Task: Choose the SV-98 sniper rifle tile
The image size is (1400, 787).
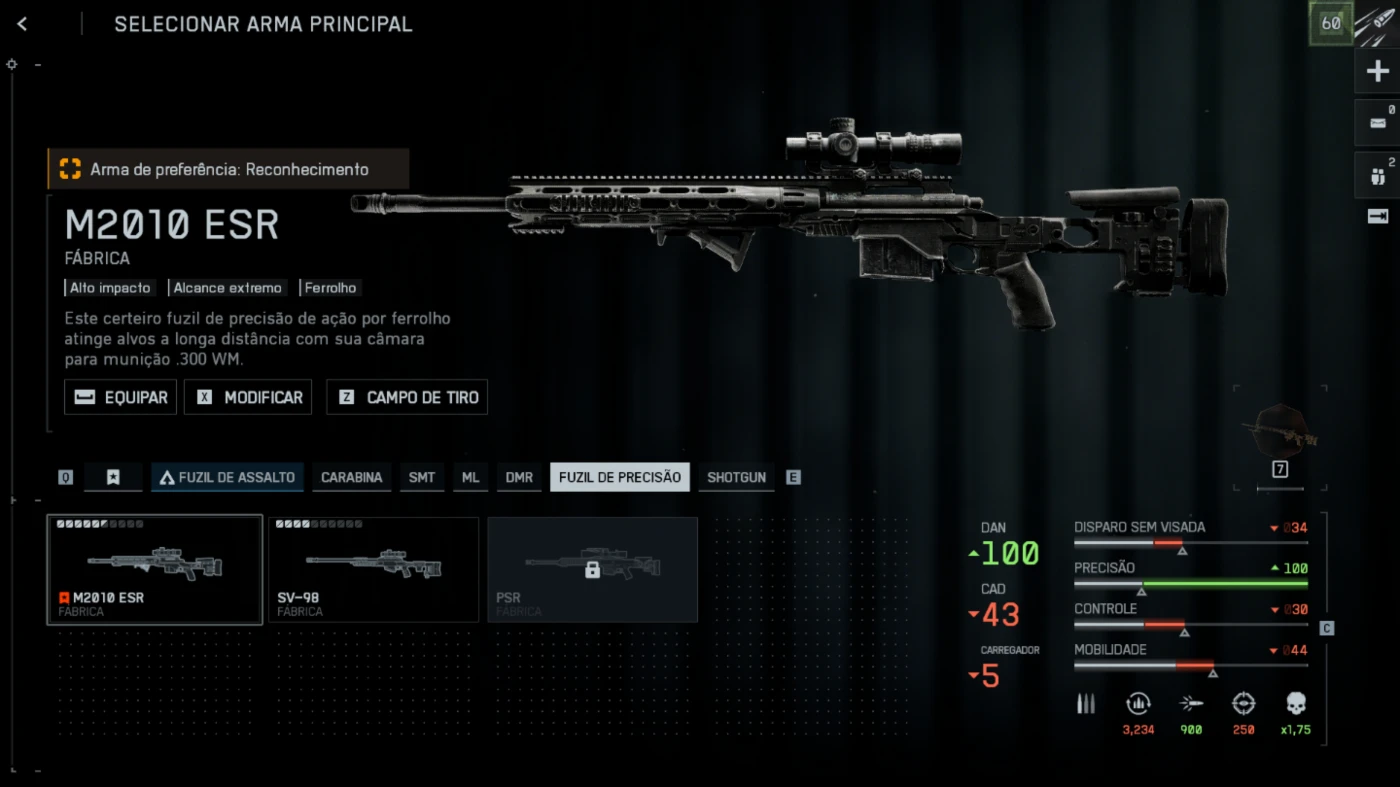Action: pos(373,569)
